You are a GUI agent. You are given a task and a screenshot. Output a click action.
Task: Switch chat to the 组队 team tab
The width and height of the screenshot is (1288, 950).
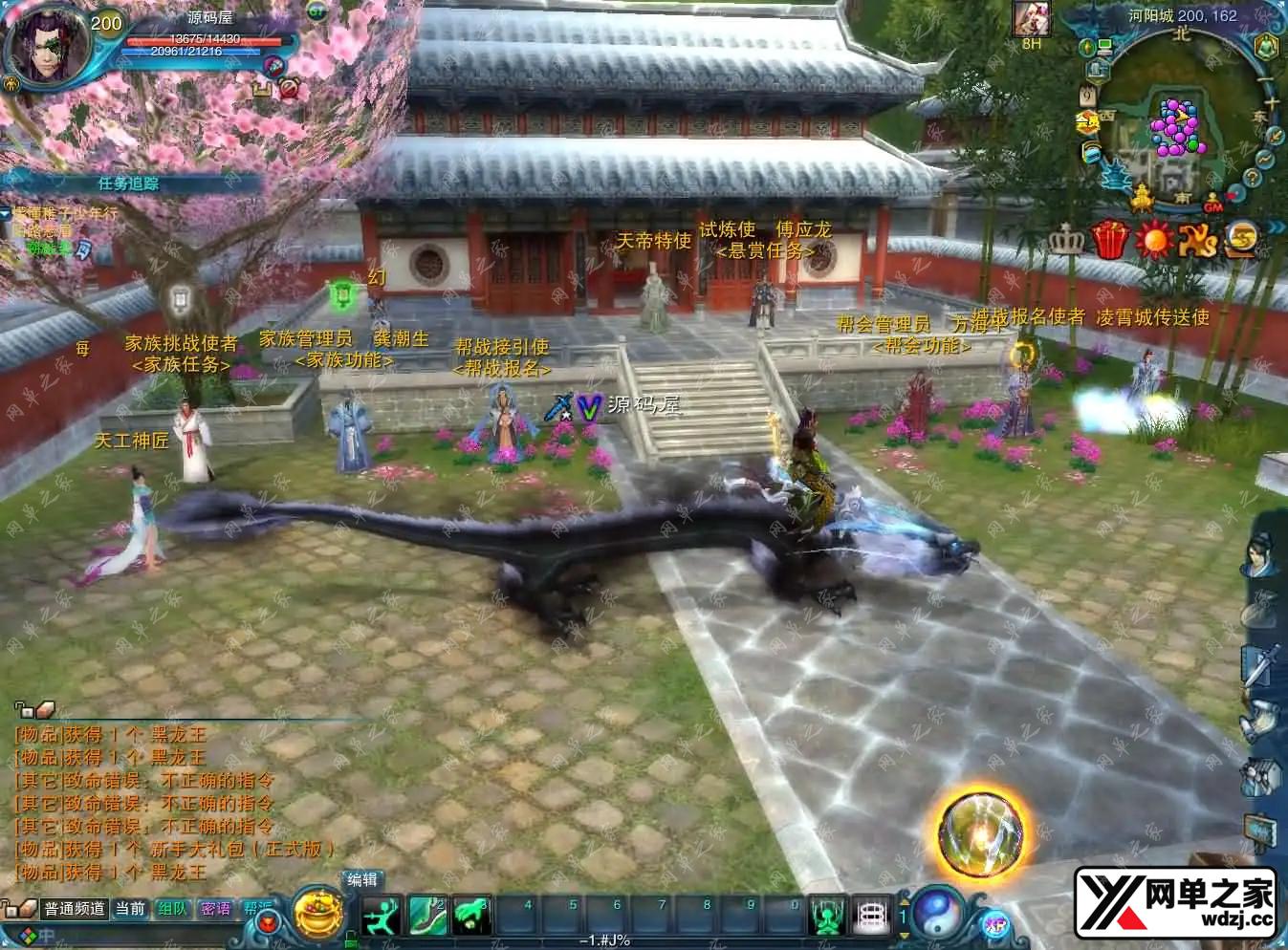pos(173,909)
